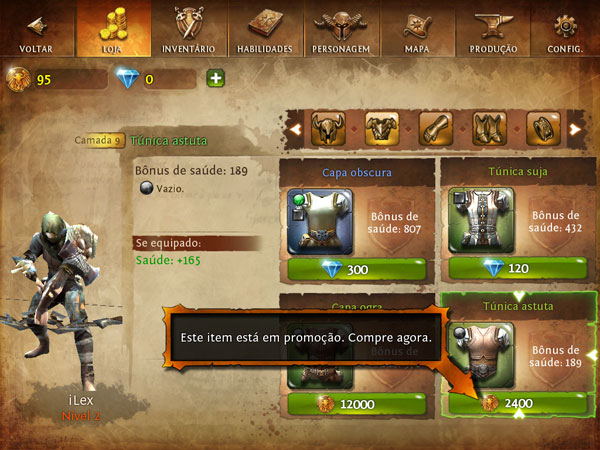The width and height of the screenshot is (600, 450).
Task: Switch to the Loja tab
Action: pos(112,28)
